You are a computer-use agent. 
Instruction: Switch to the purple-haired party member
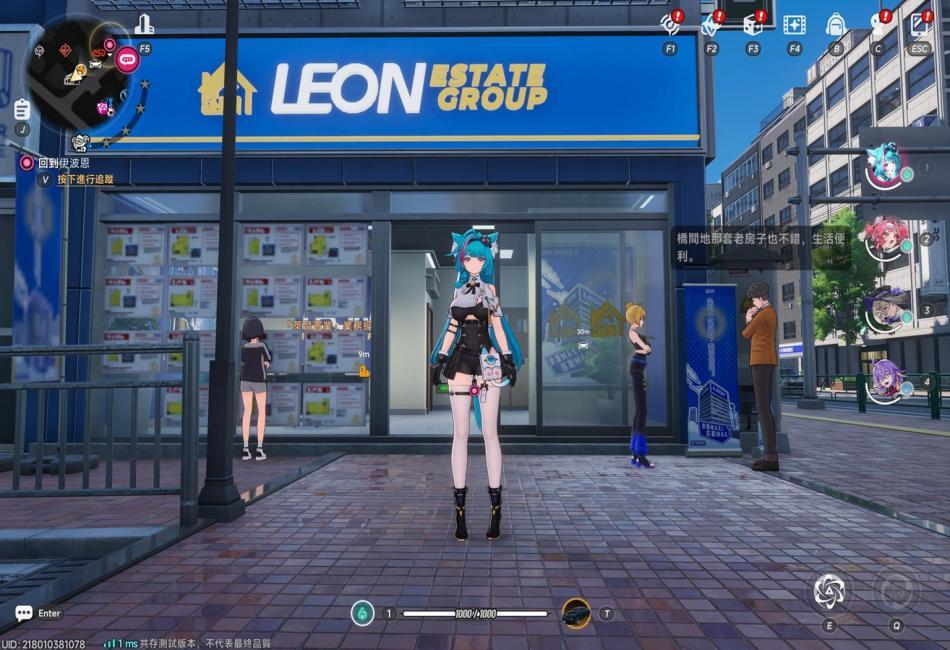pos(884,380)
